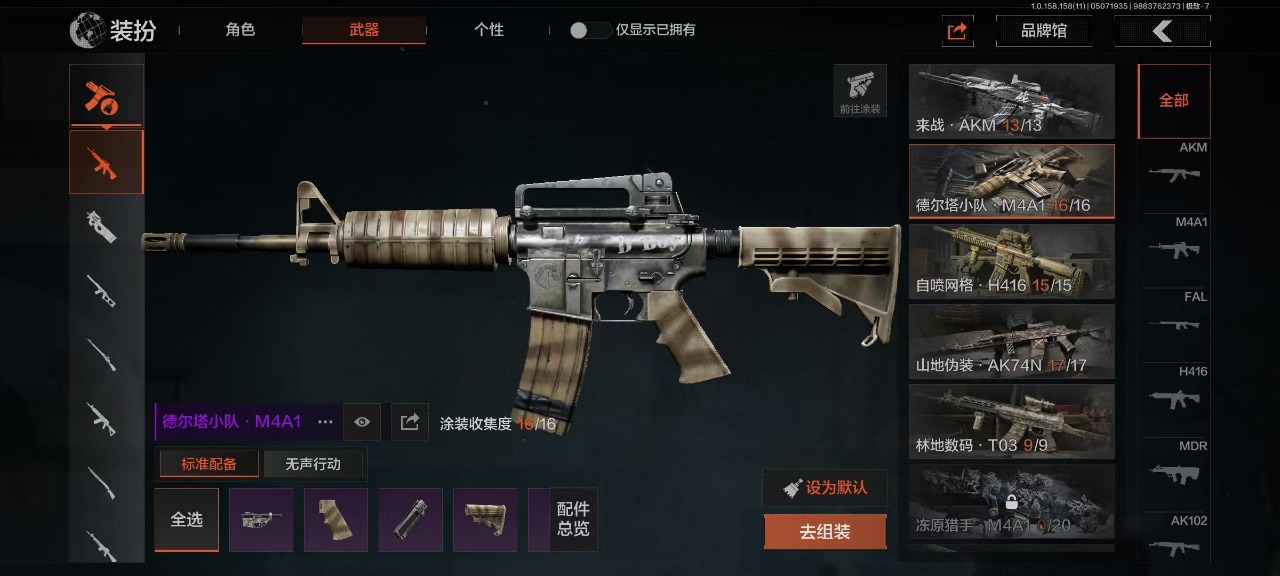The height and width of the screenshot is (576, 1280).
Task: Tap the 去组装 assemble button
Action: (825, 532)
